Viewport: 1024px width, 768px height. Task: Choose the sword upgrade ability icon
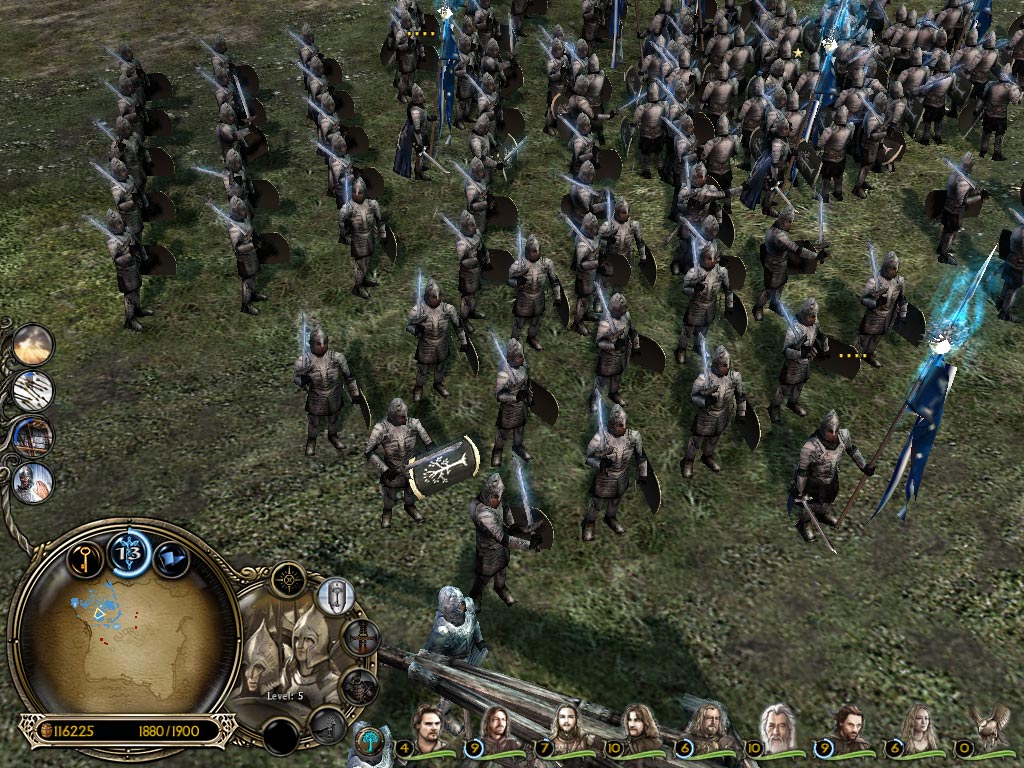point(361,637)
